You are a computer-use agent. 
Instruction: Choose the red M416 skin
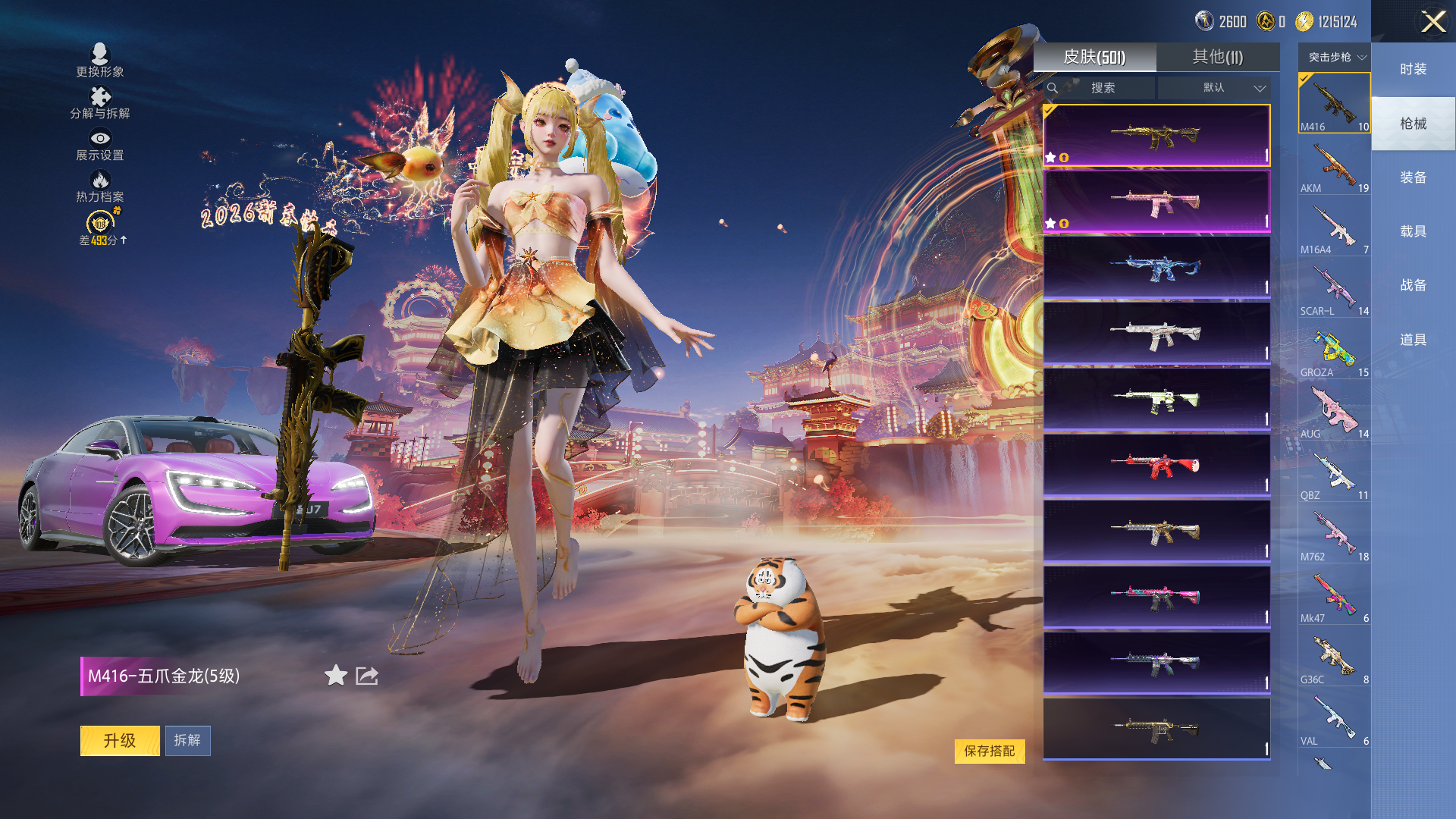click(x=1156, y=465)
